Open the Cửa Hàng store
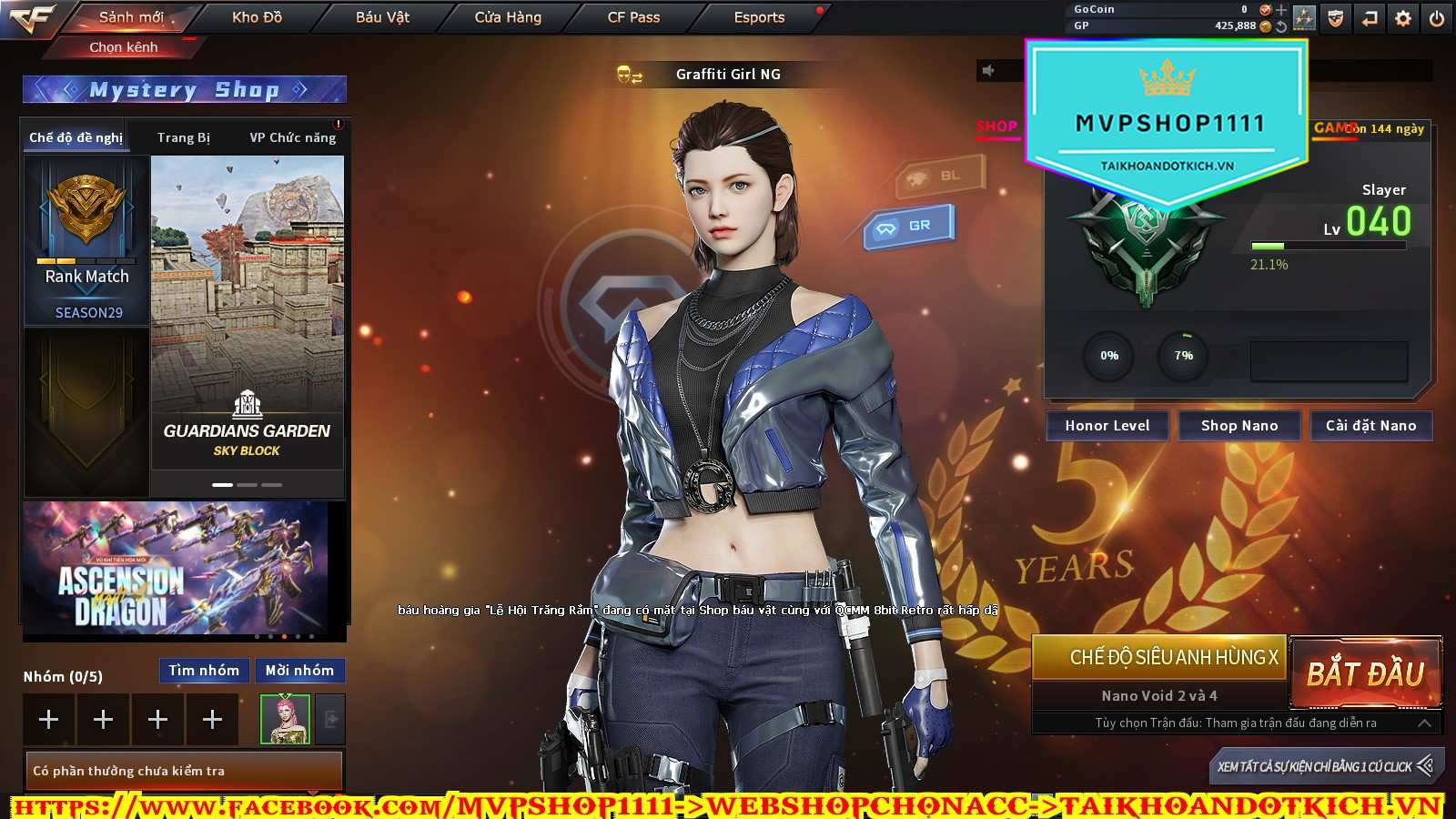 point(508,17)
